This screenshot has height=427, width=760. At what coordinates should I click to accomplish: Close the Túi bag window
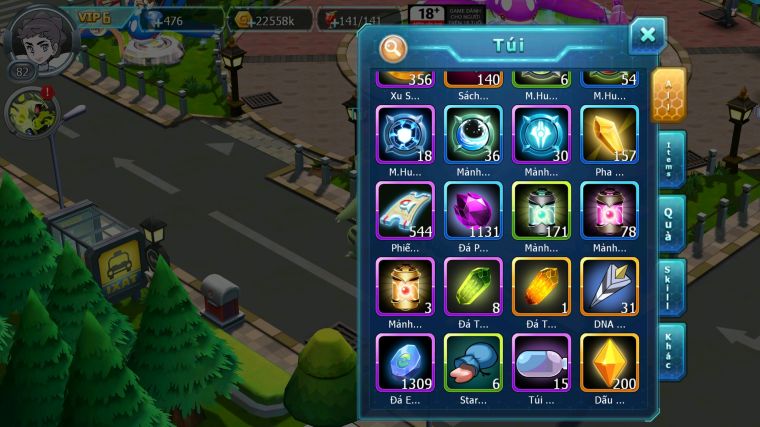647,36
